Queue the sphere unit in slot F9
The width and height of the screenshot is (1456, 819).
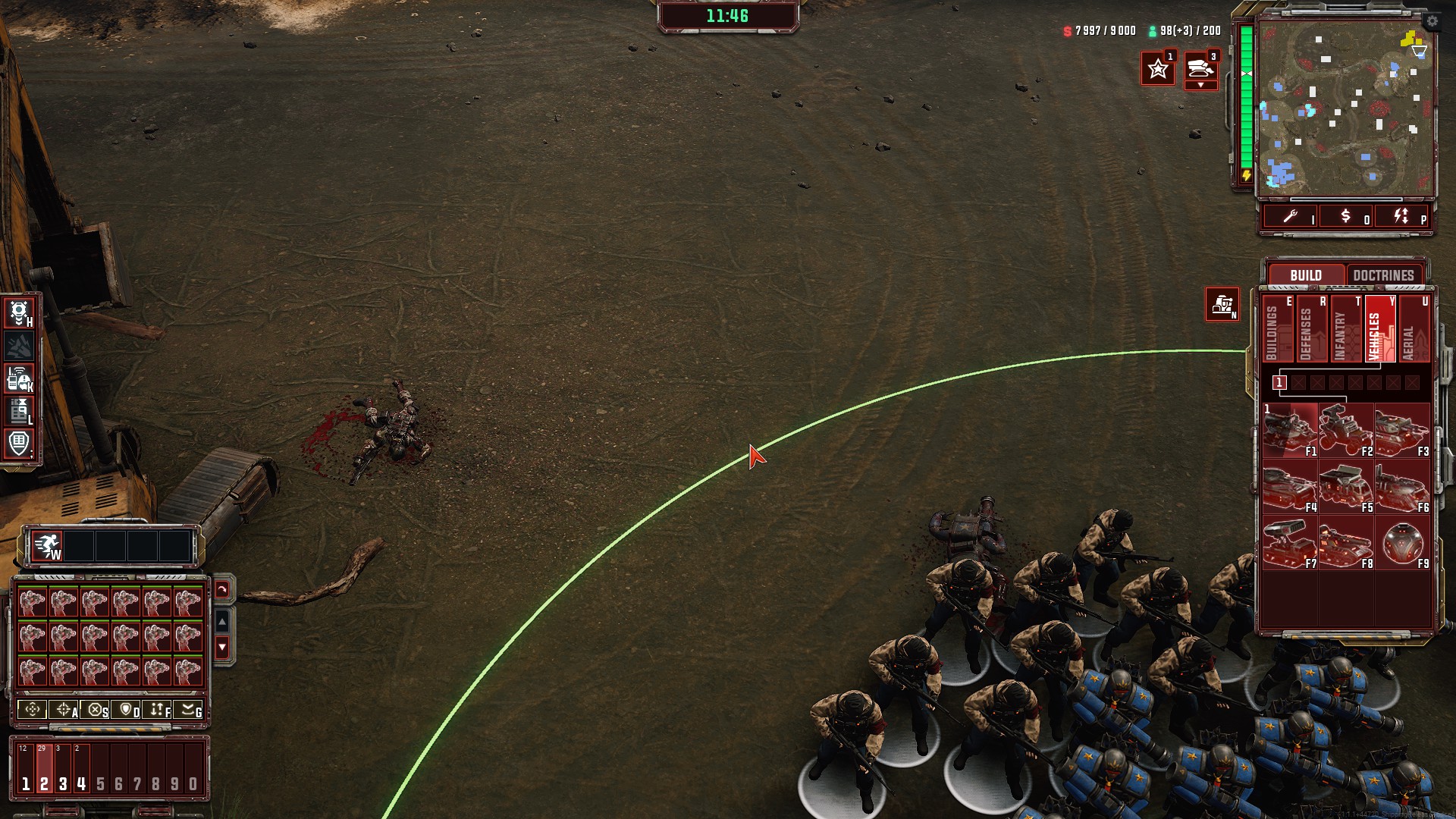click(1402, 543)
